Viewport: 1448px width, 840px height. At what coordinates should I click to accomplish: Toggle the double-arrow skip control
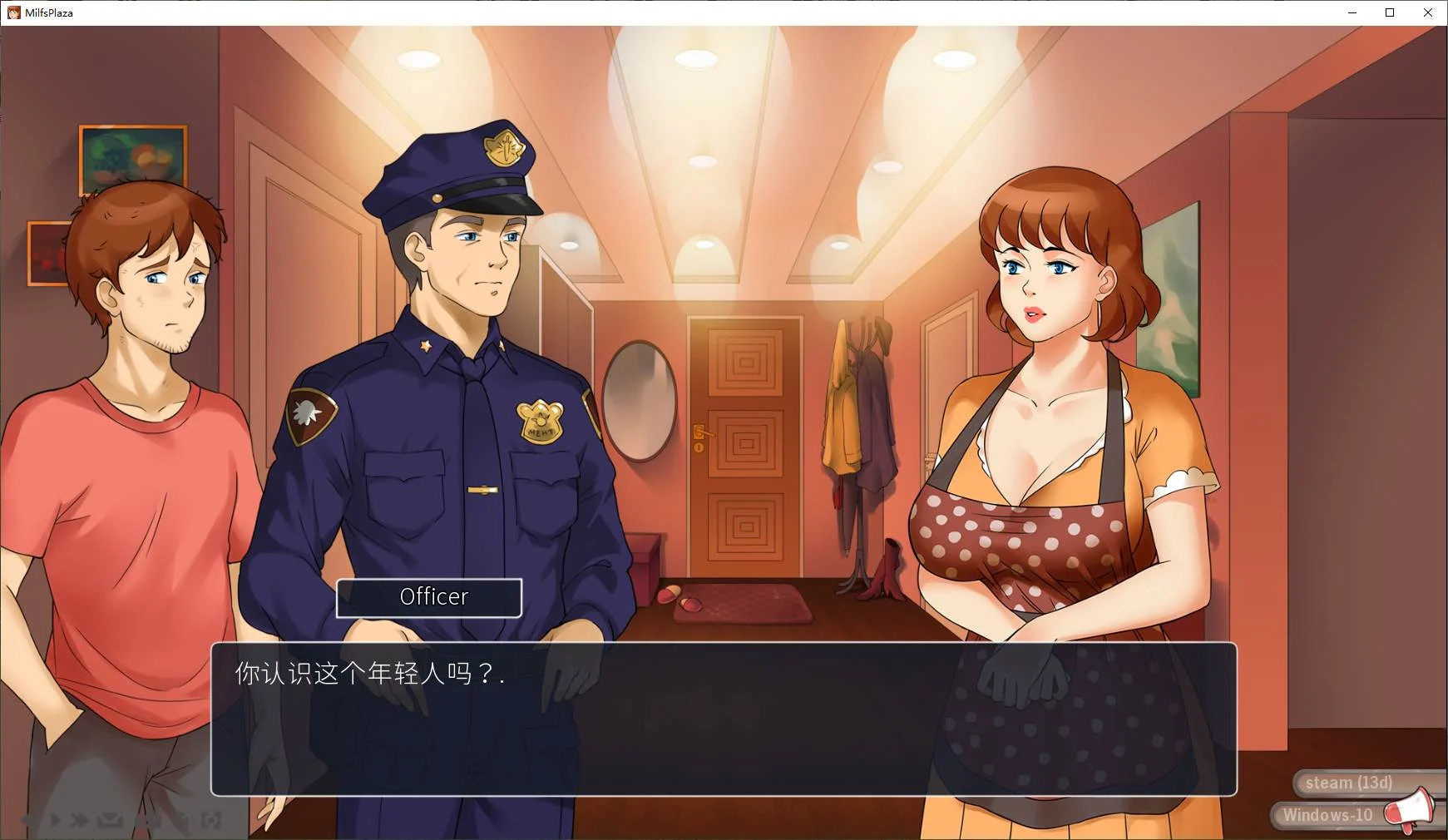click(x=80, y=821)
